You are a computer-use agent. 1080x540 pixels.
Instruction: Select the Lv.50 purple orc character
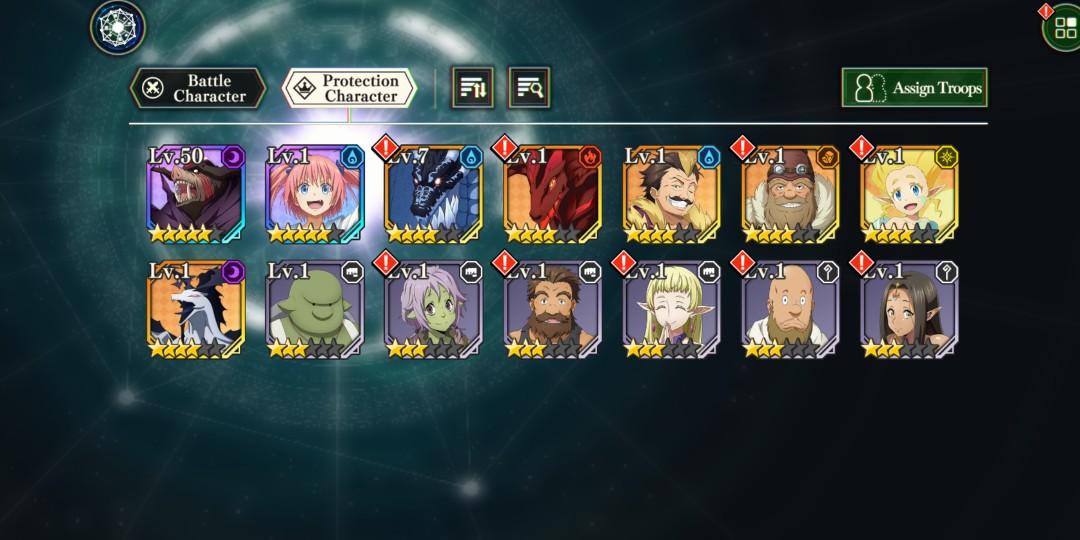[196, 195]
